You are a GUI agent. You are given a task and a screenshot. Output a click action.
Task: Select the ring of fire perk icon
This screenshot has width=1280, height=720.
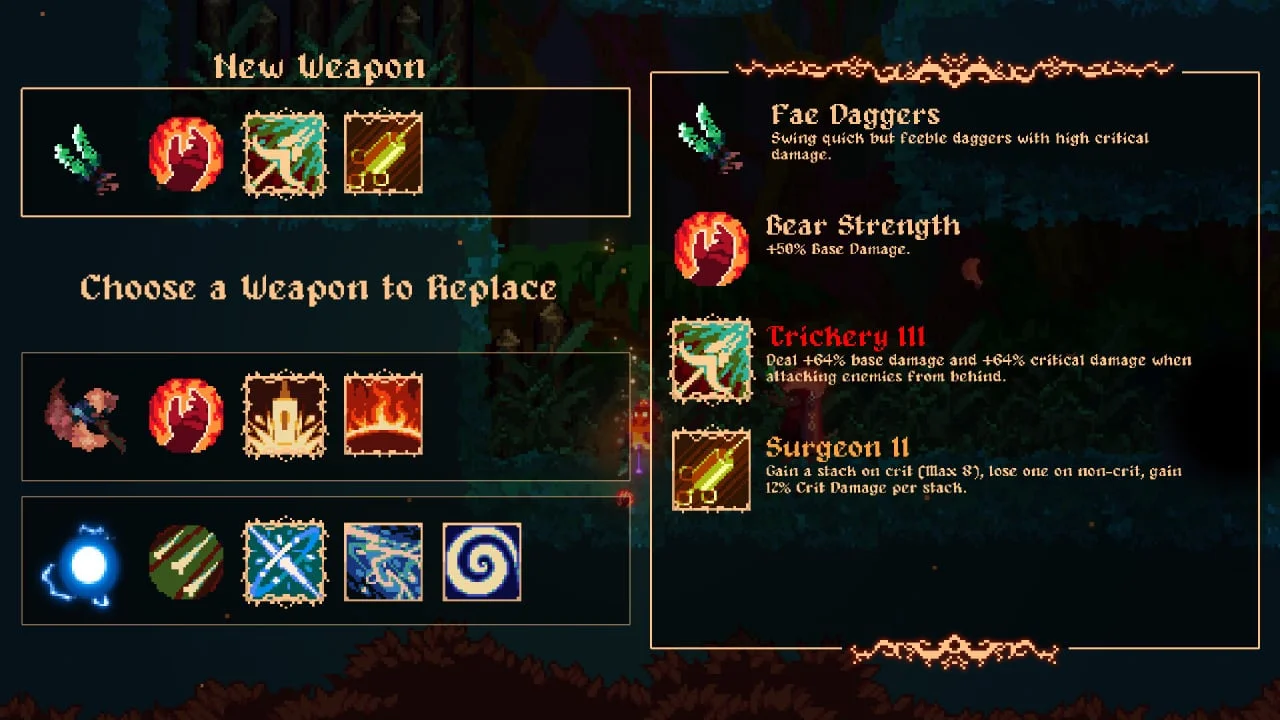pyautogui.click(x=383, y=416)
